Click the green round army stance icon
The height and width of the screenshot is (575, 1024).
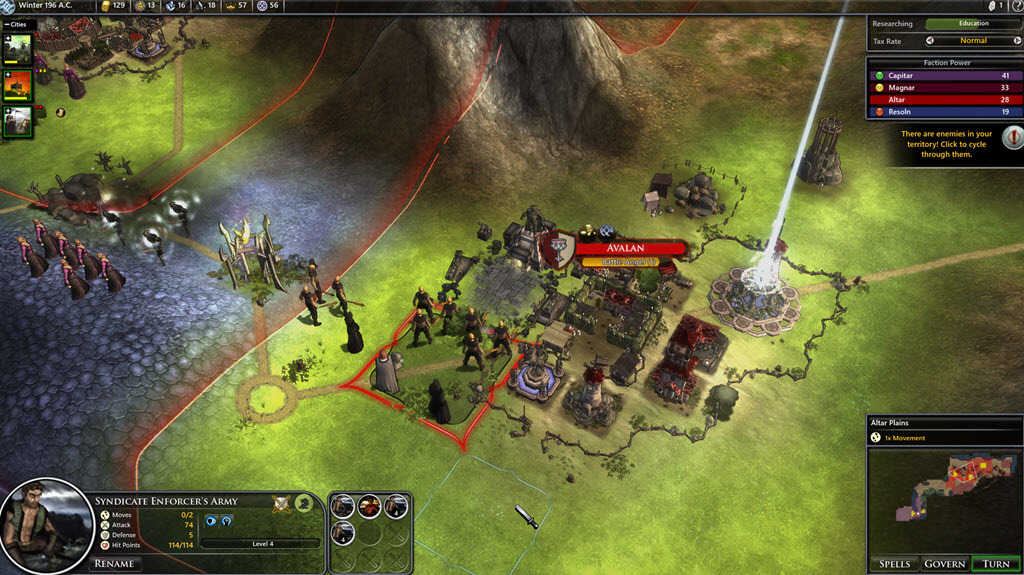pos(303,503)
